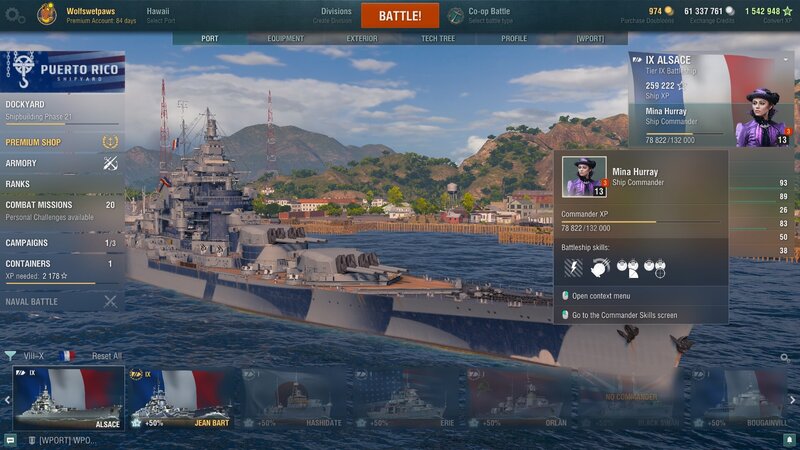The image size is (800, 450).
Task: Select the Jean Bart ship in carousel
Action: point(182,398)
